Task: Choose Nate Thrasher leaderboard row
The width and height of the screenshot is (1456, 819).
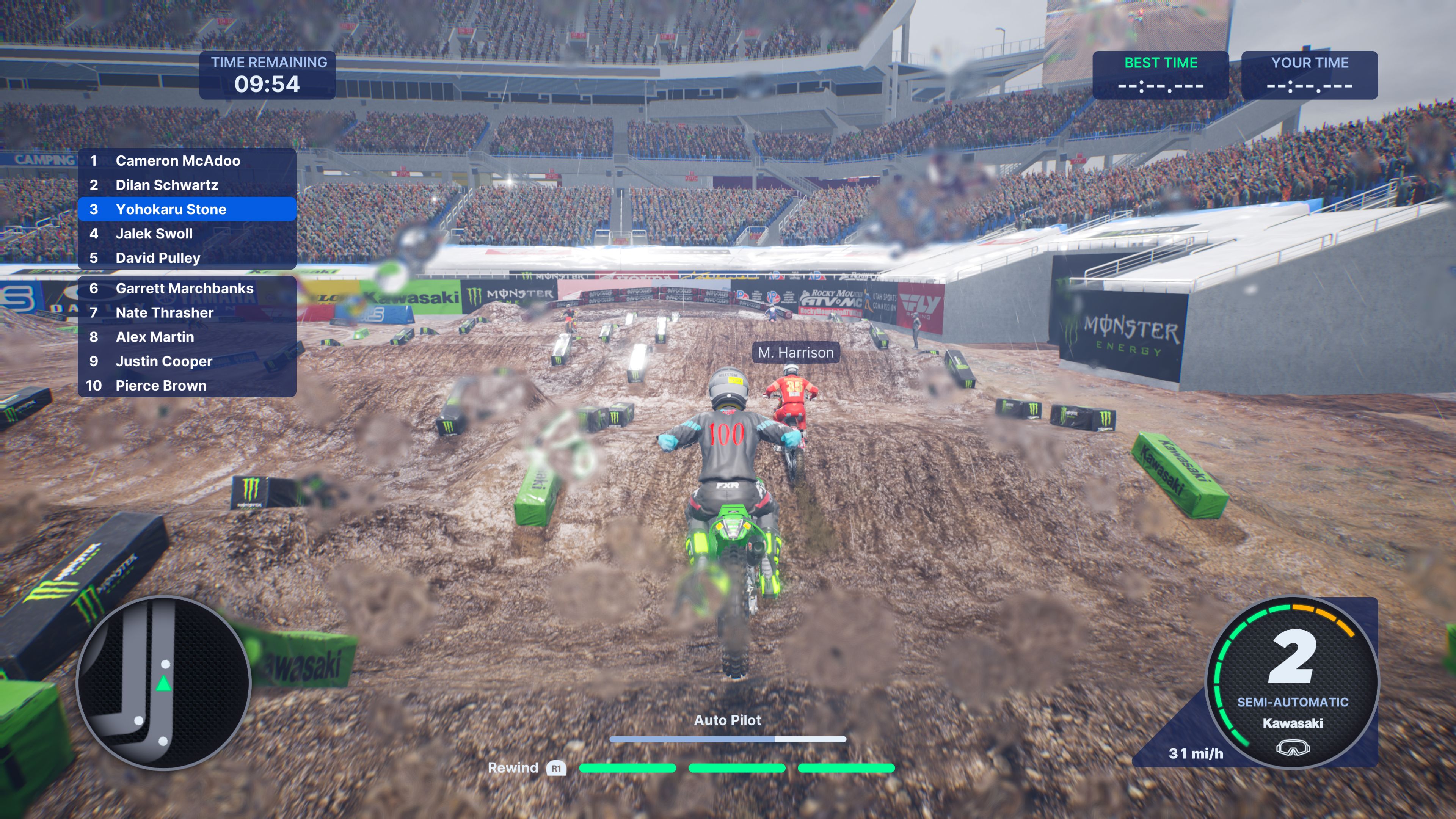Action: pyautogui.click(x=187, y=313)
